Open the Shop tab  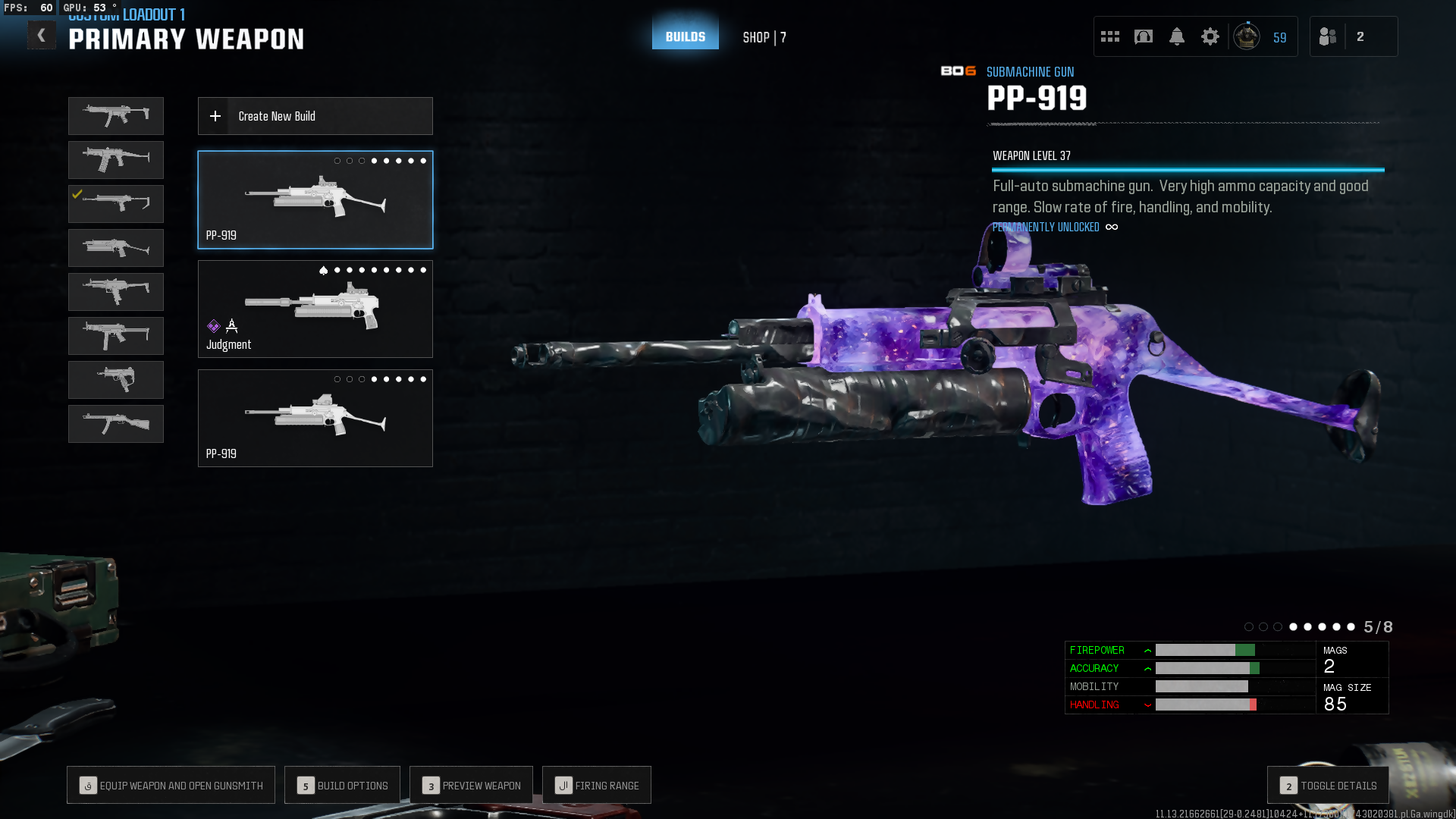coord(764,37)
